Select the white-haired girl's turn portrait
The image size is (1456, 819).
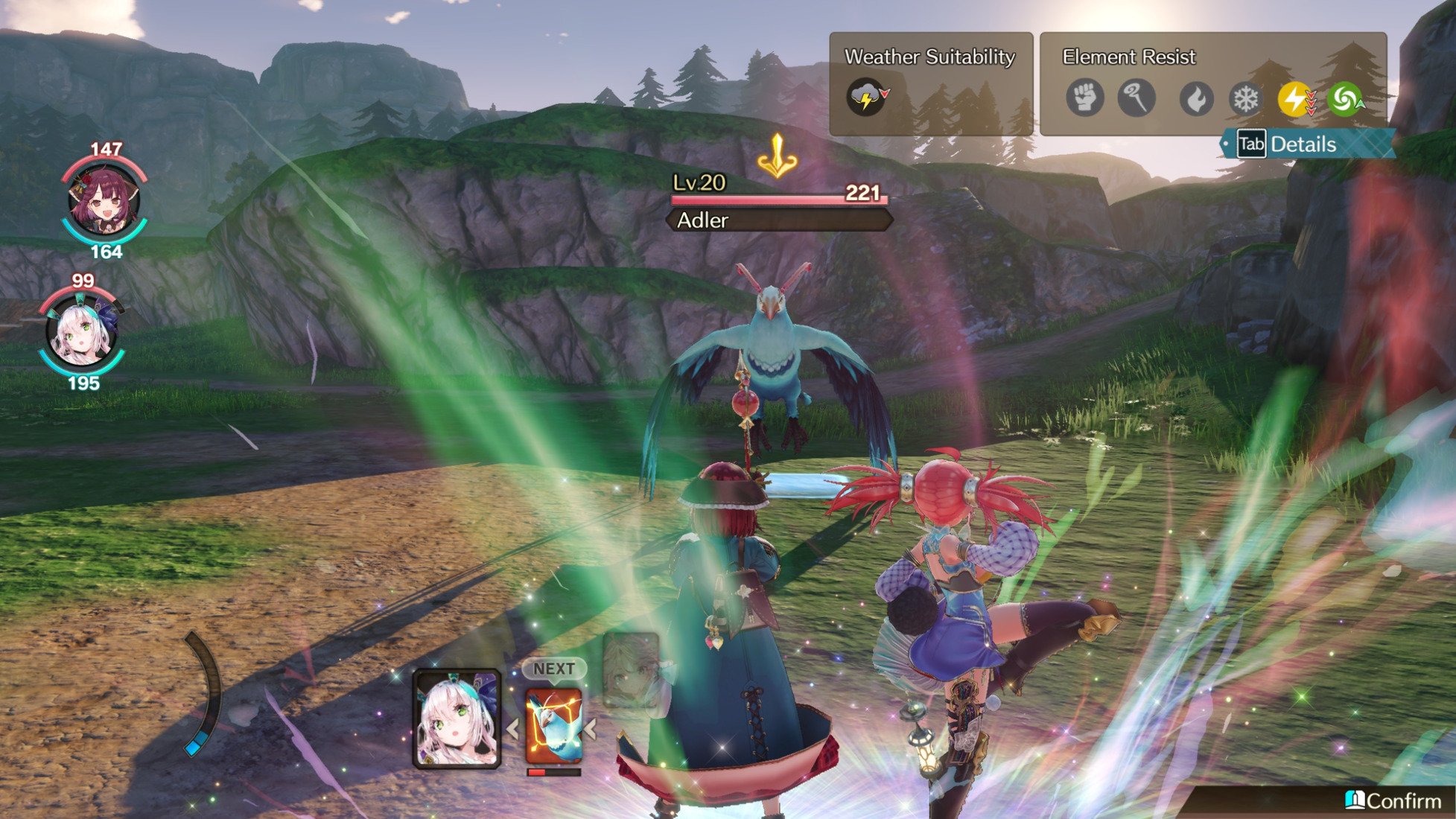click(457, 719)
